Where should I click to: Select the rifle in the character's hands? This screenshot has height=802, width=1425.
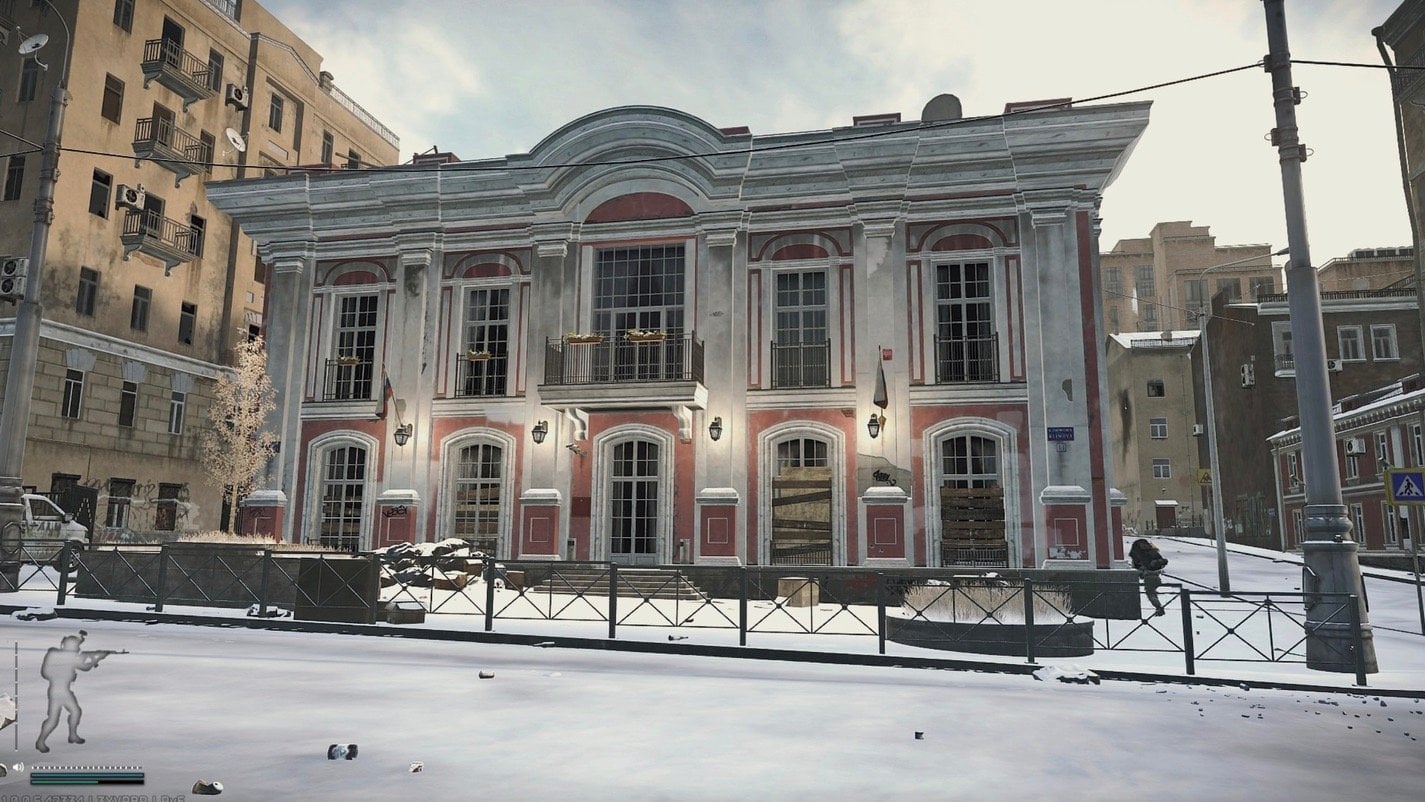[x=100, y=655]
